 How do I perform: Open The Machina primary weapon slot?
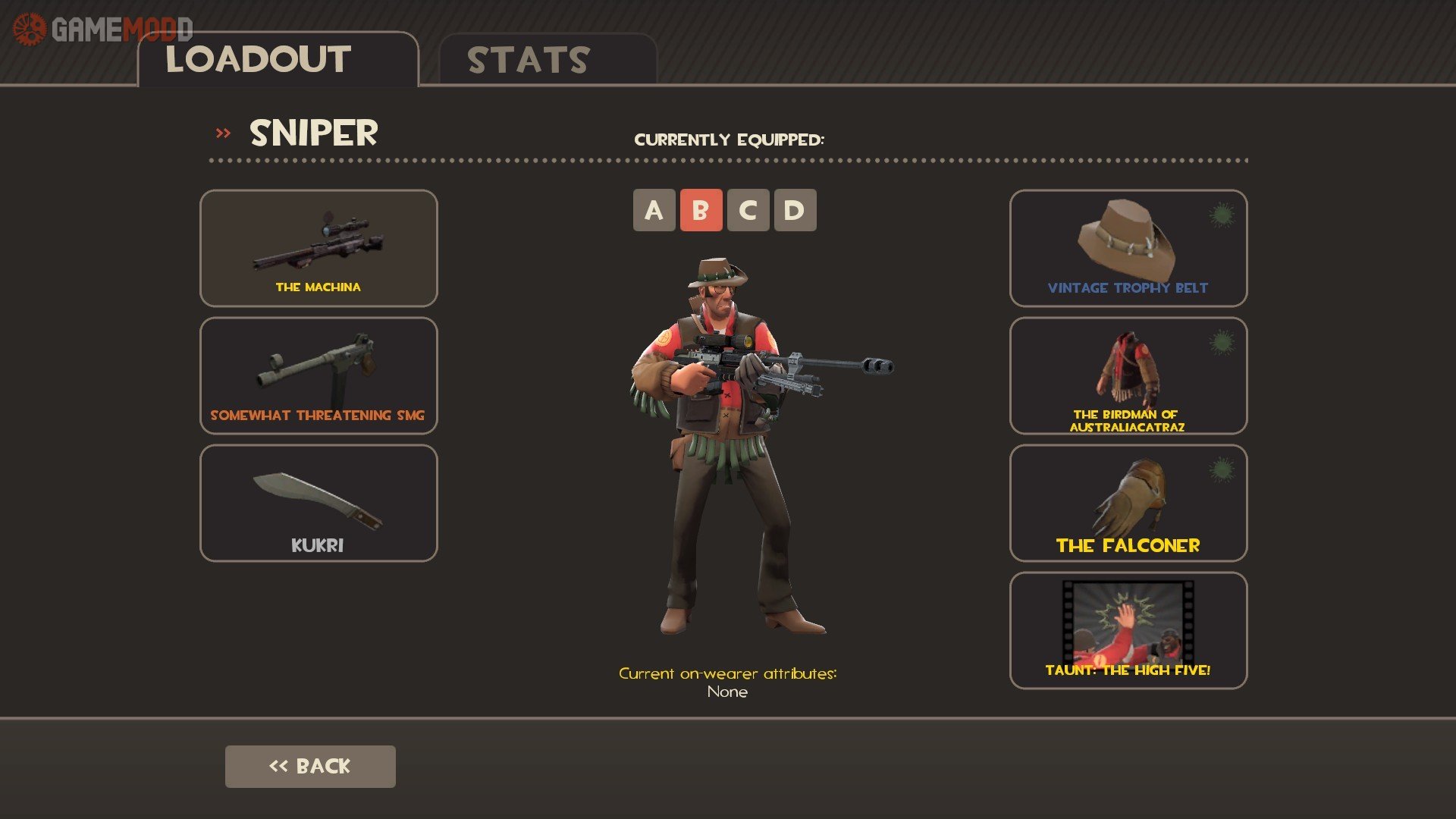(x=318, y=248)
